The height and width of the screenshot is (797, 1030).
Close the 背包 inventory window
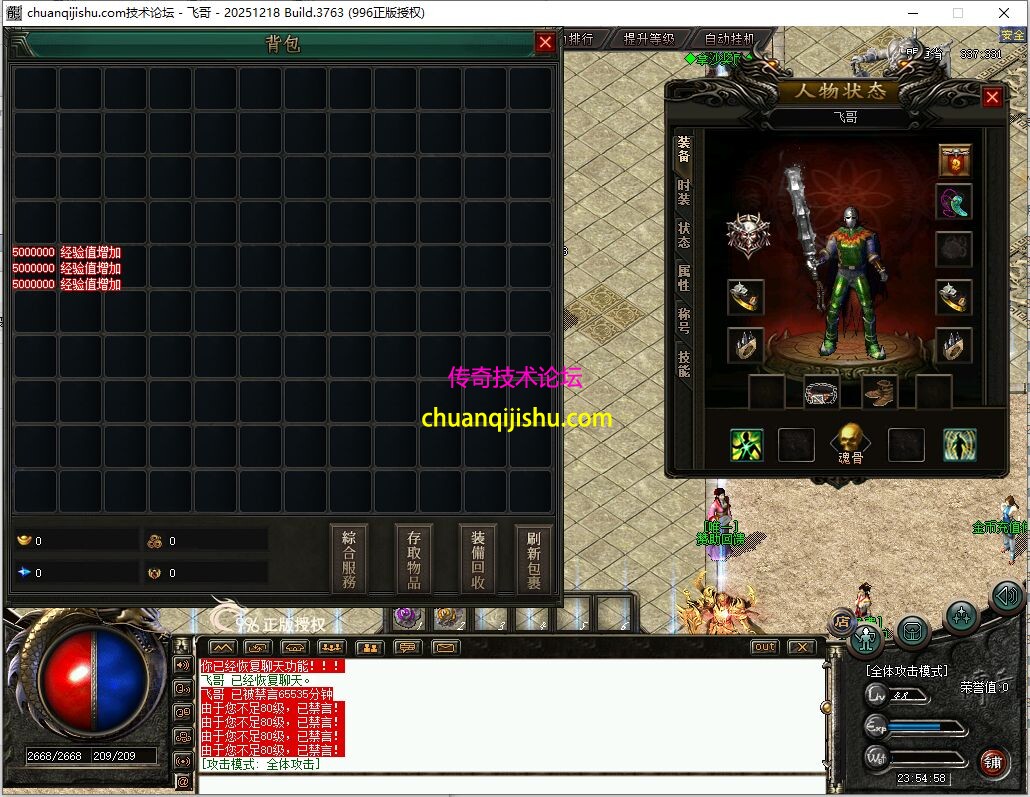tap(545, 42)
